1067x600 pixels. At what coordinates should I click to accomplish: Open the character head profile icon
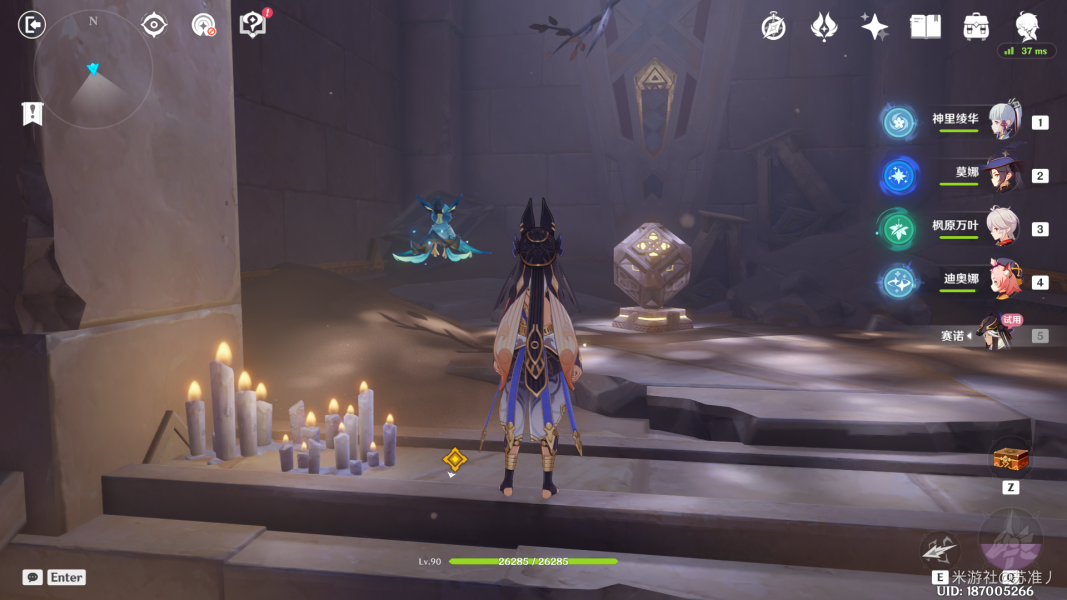(1027, 26)
